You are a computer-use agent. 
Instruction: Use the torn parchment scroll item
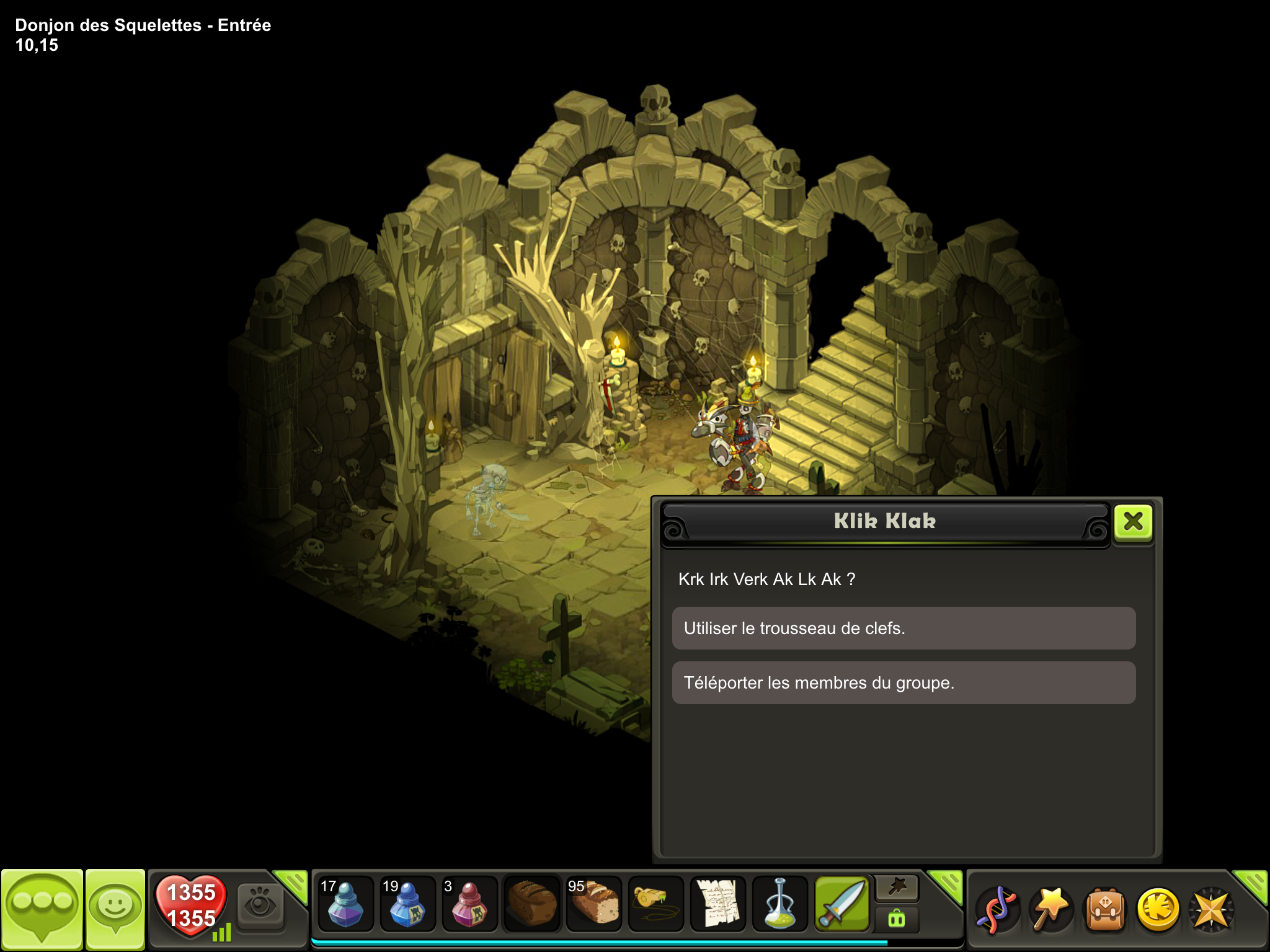pyautogui.click(x=717, y=905)
